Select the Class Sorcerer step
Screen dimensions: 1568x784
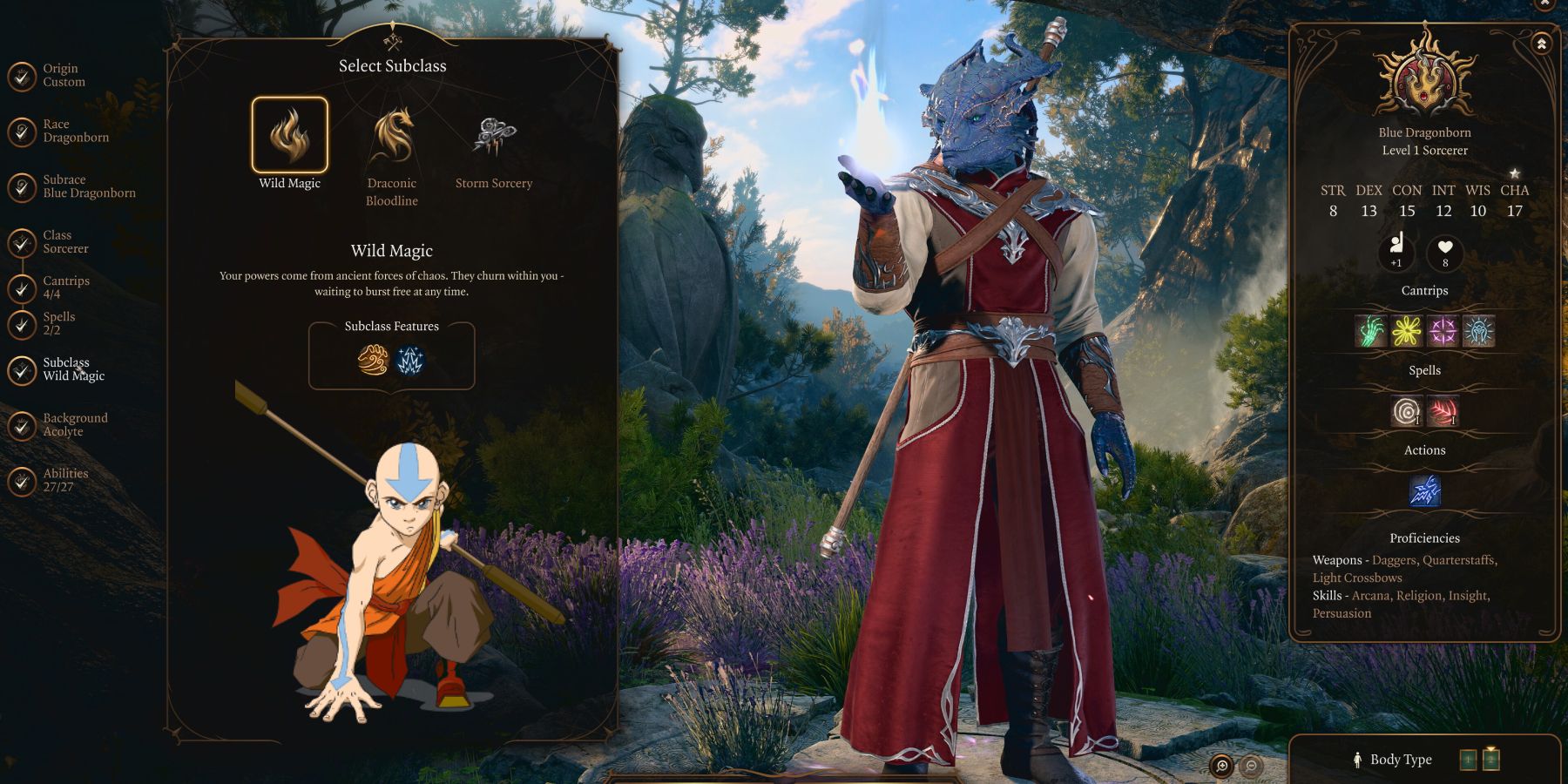pos(65,242)
